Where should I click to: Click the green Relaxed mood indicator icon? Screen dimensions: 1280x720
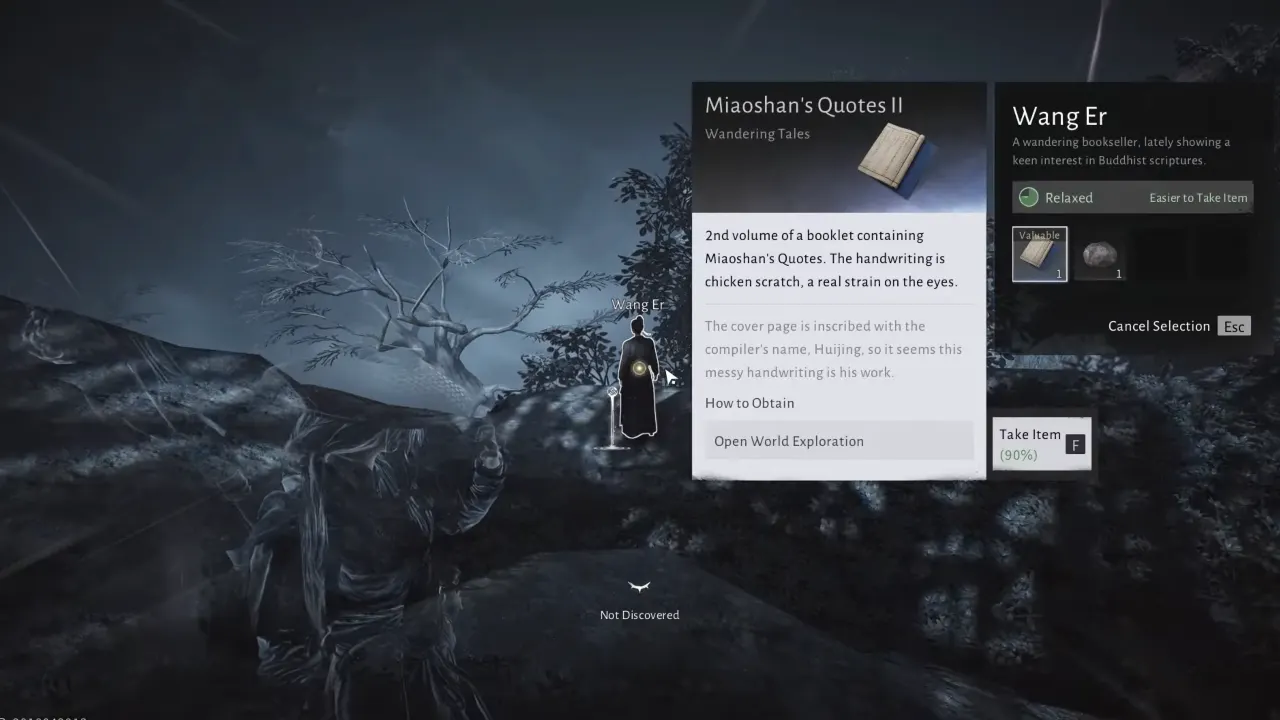point(1028,197)
